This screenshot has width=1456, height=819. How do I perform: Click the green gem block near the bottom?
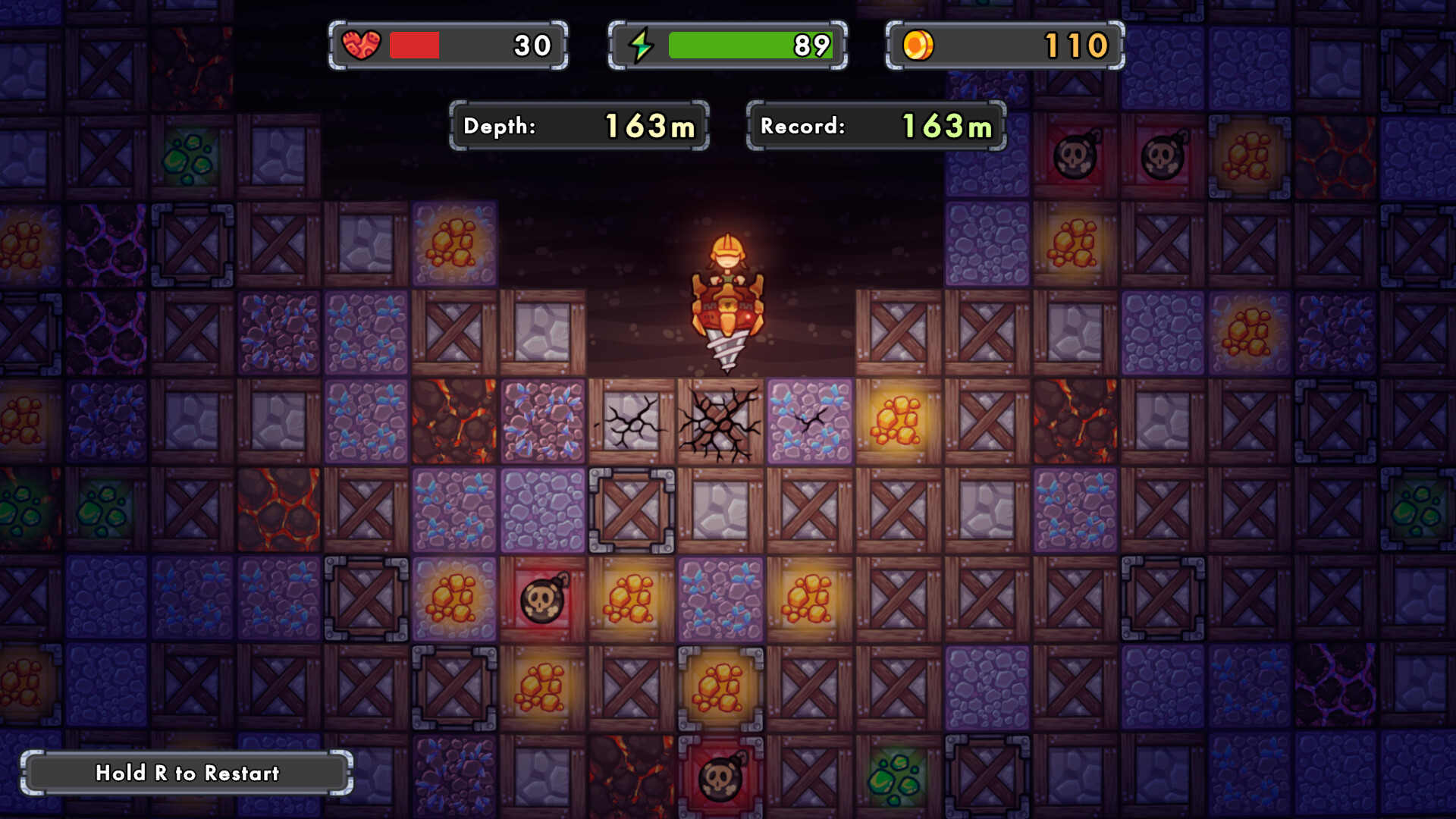(x=895, y=777)
